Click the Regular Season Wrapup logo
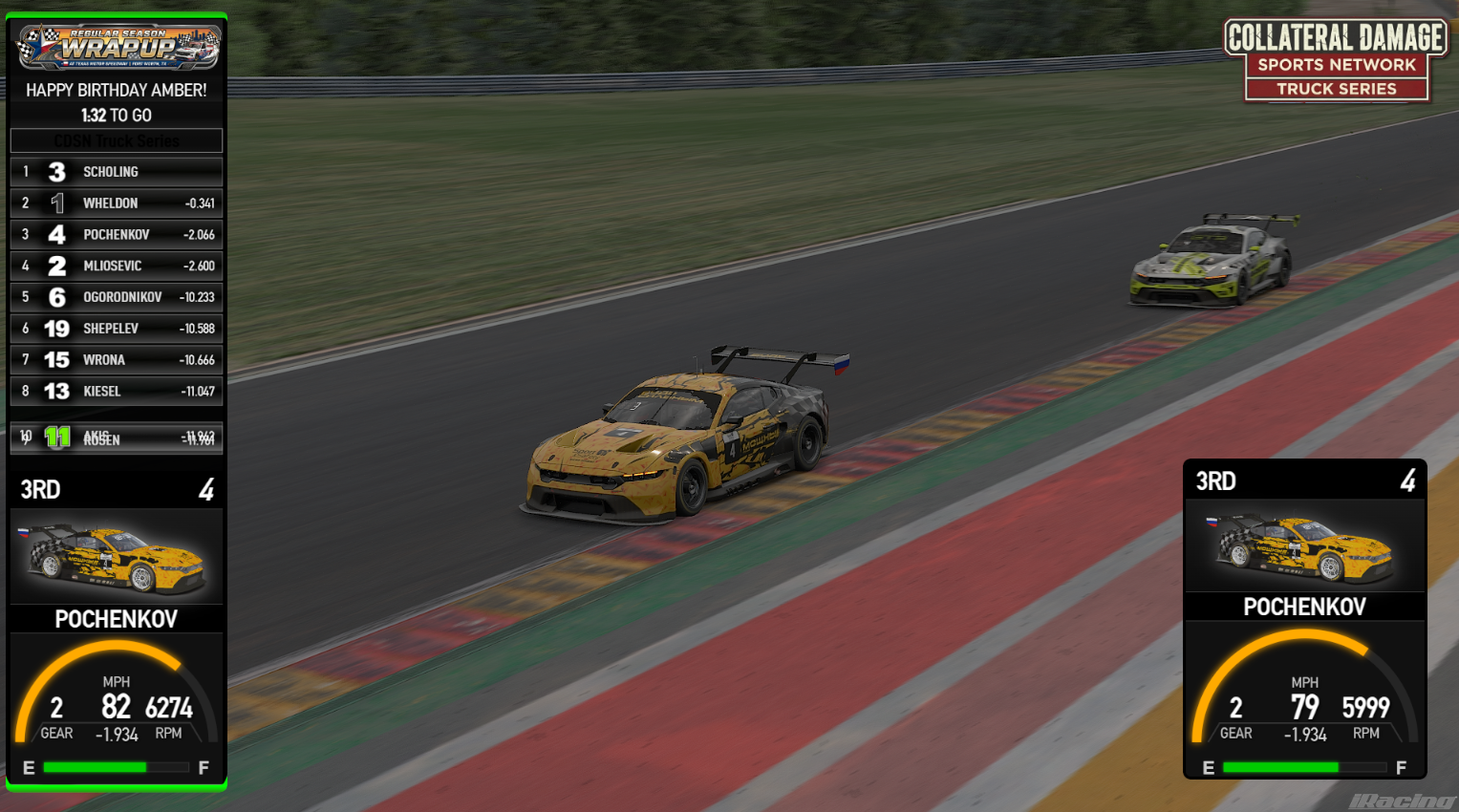Image resolution: width=1459 pixels, height=812 pixels. click(x=118, y=47)
